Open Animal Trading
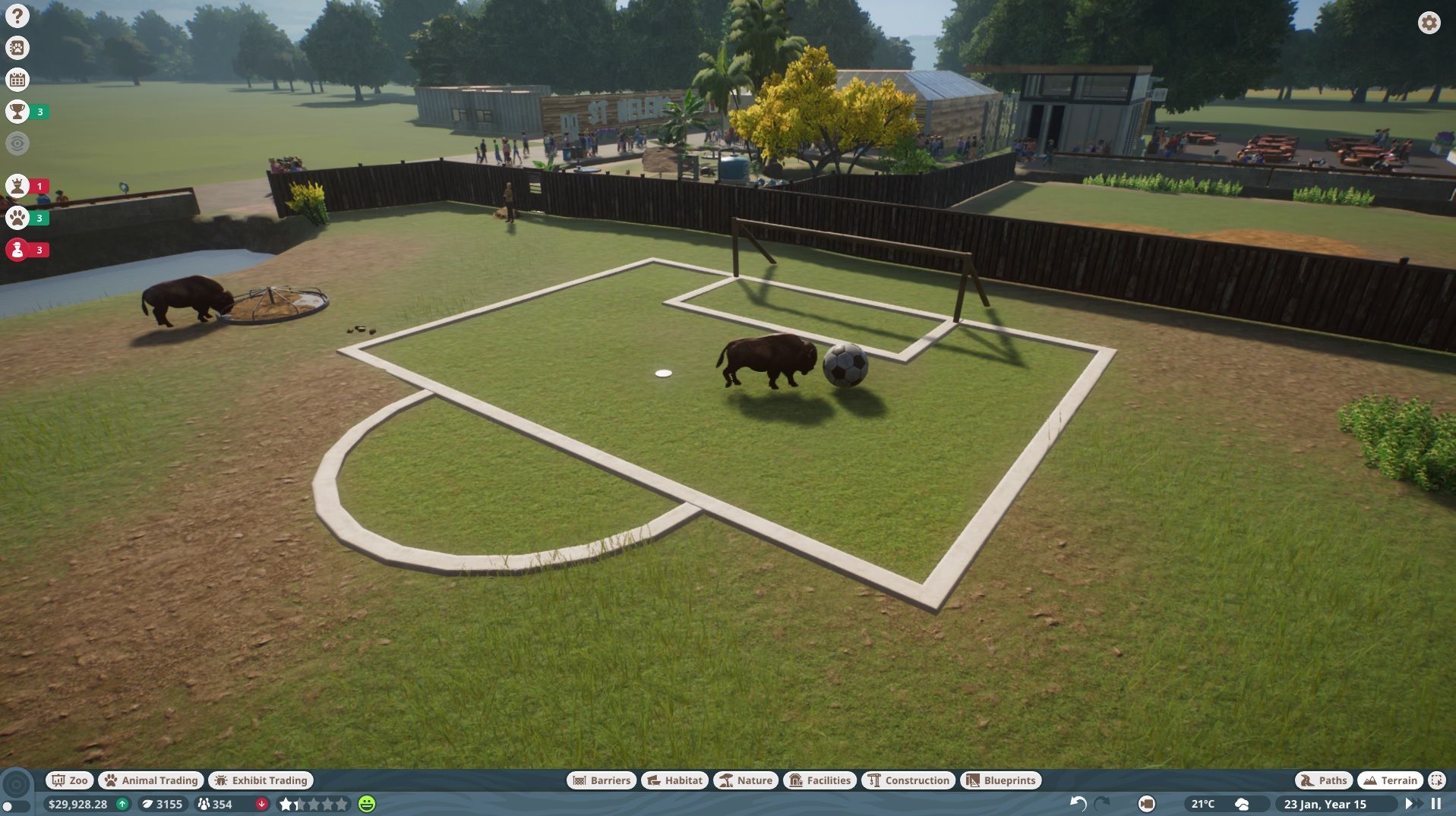This screenshot has width=1456, height=816. (x=150, y=780)
